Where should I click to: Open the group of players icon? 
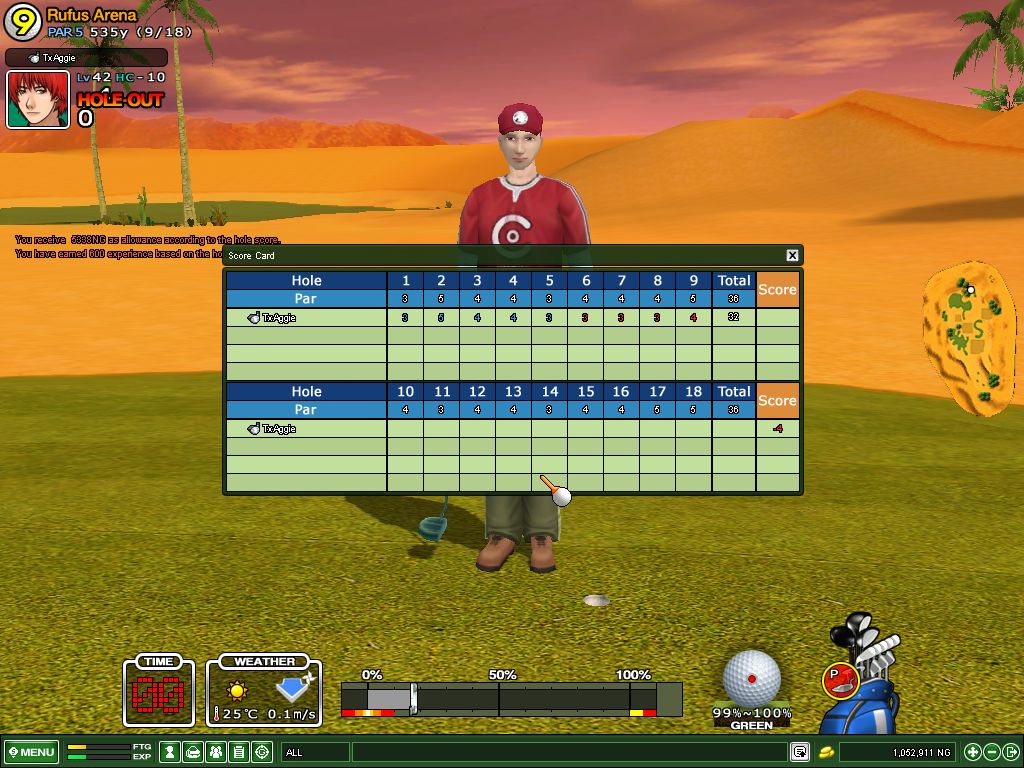[x=216, y=752]
